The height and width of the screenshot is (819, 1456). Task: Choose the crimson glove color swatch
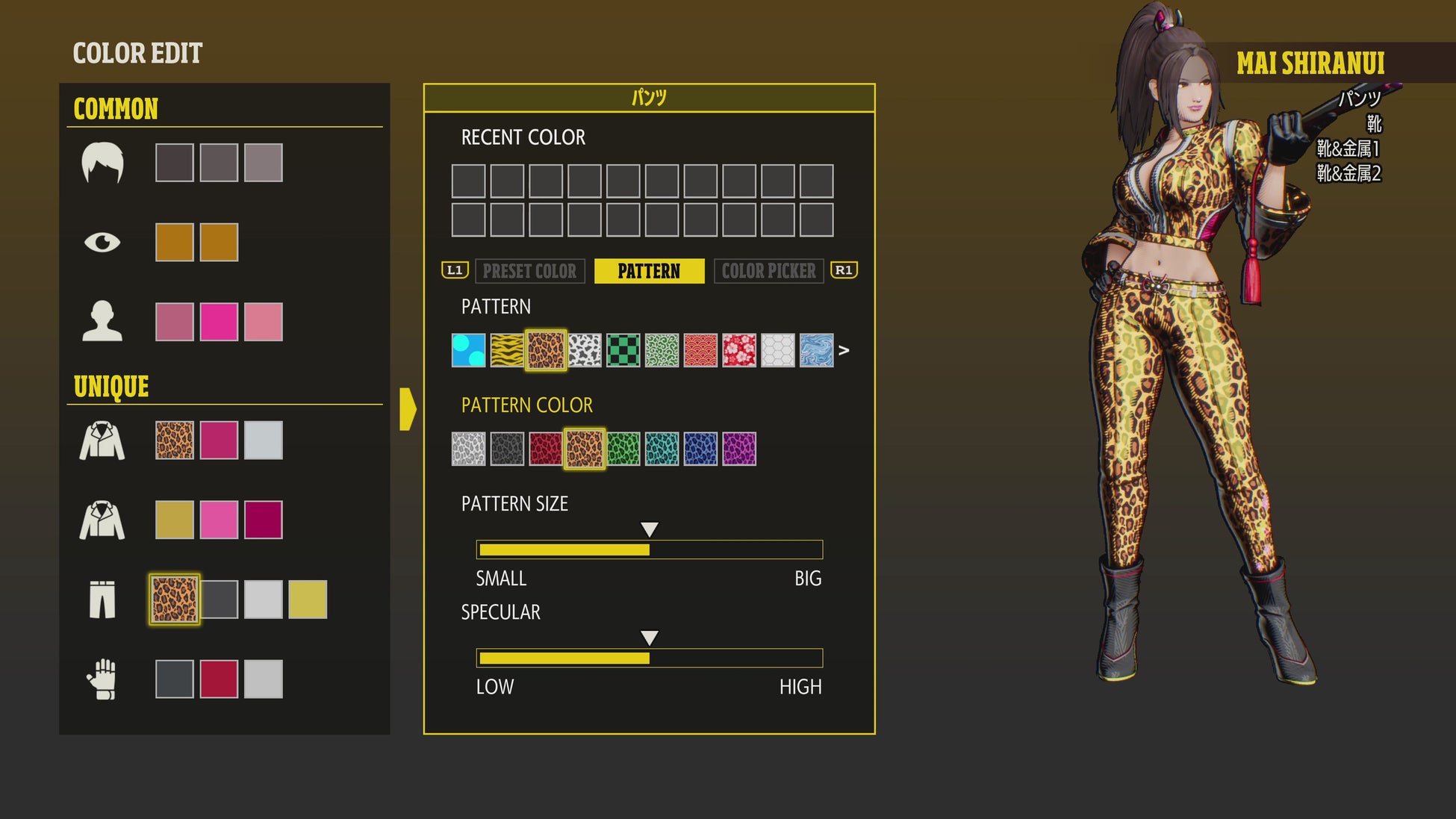219,679
